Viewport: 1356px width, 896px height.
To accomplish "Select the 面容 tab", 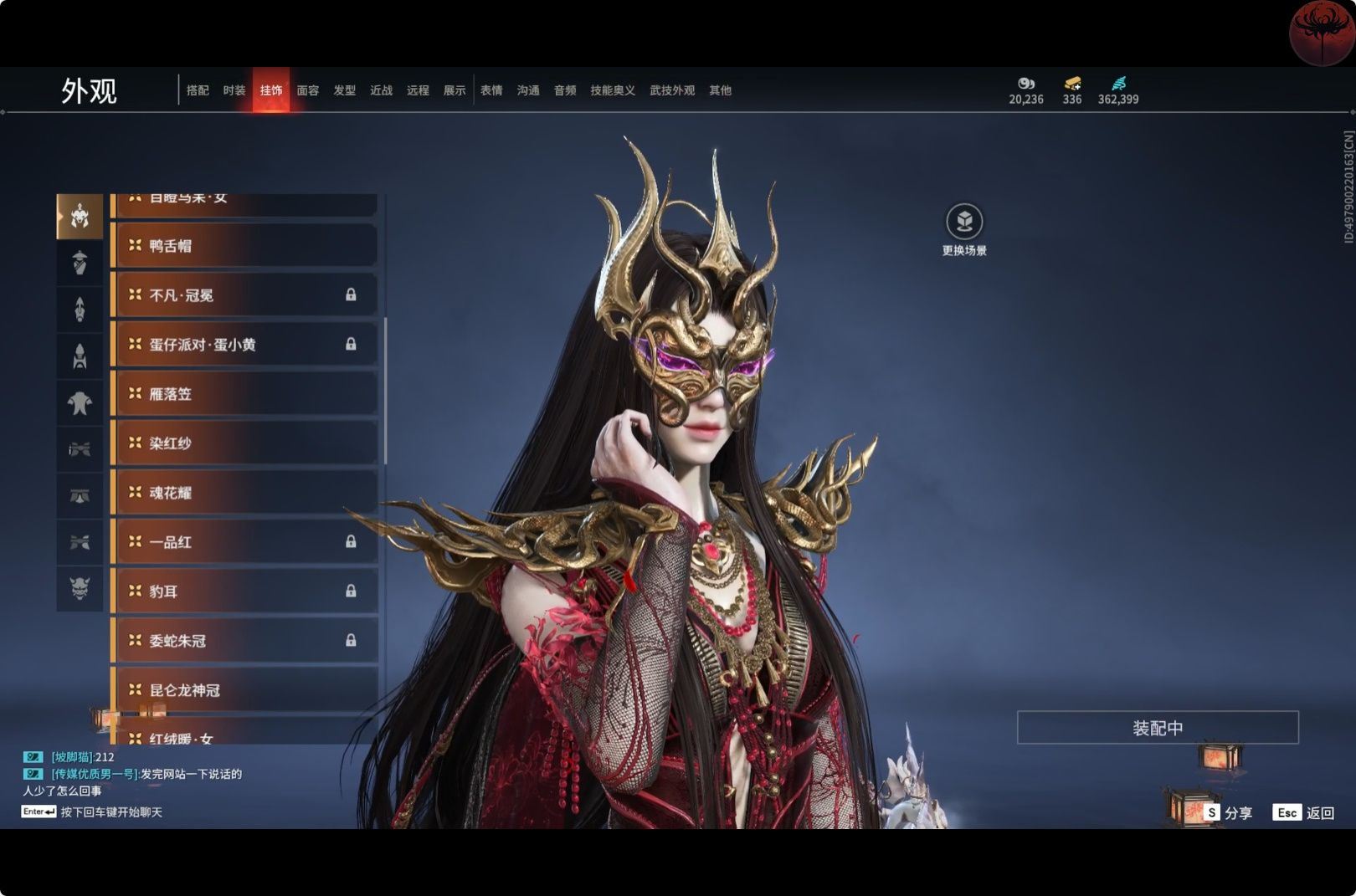I will coord(308,90).
